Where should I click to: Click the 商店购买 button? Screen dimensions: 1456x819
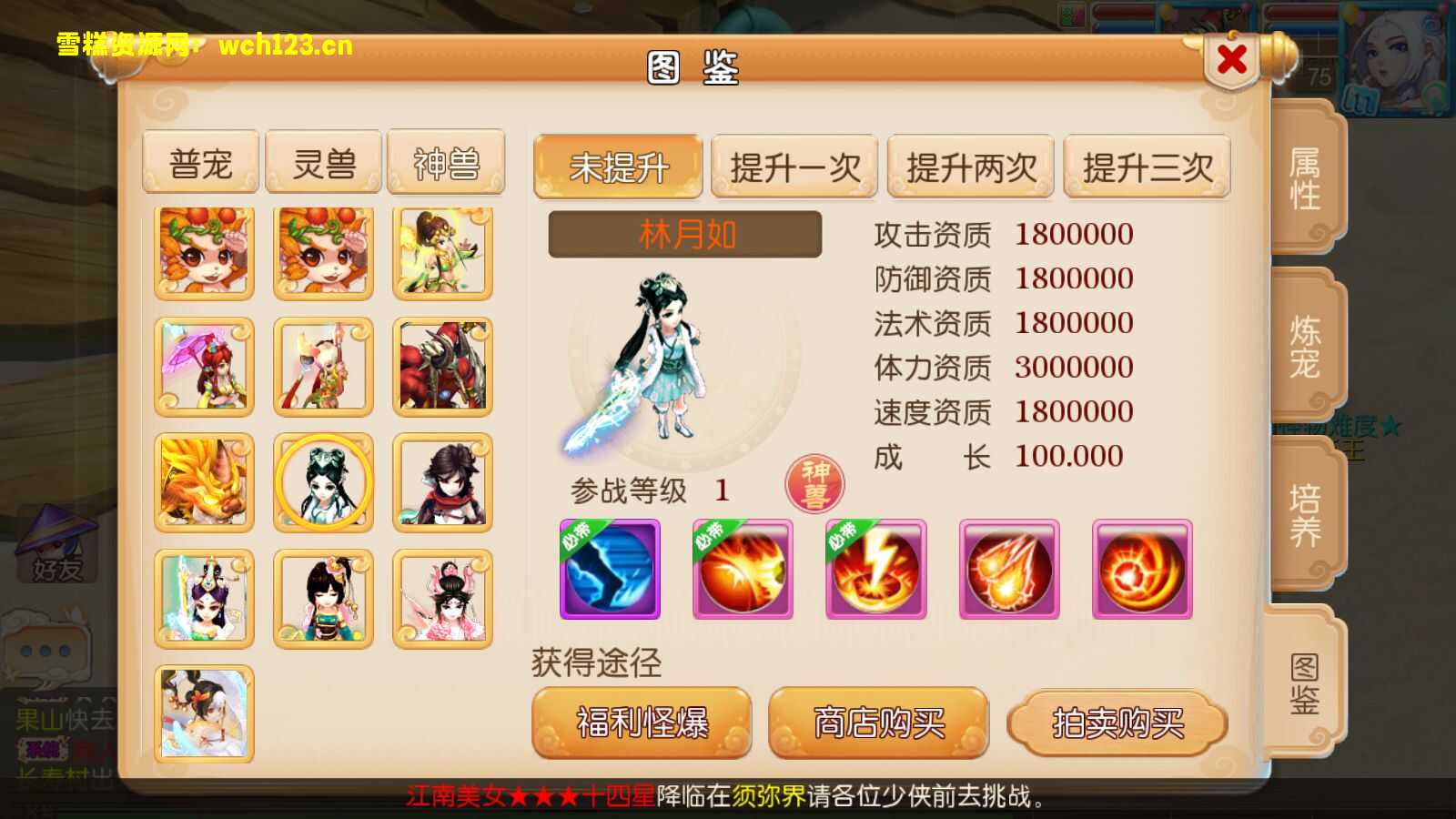point(878,722)
